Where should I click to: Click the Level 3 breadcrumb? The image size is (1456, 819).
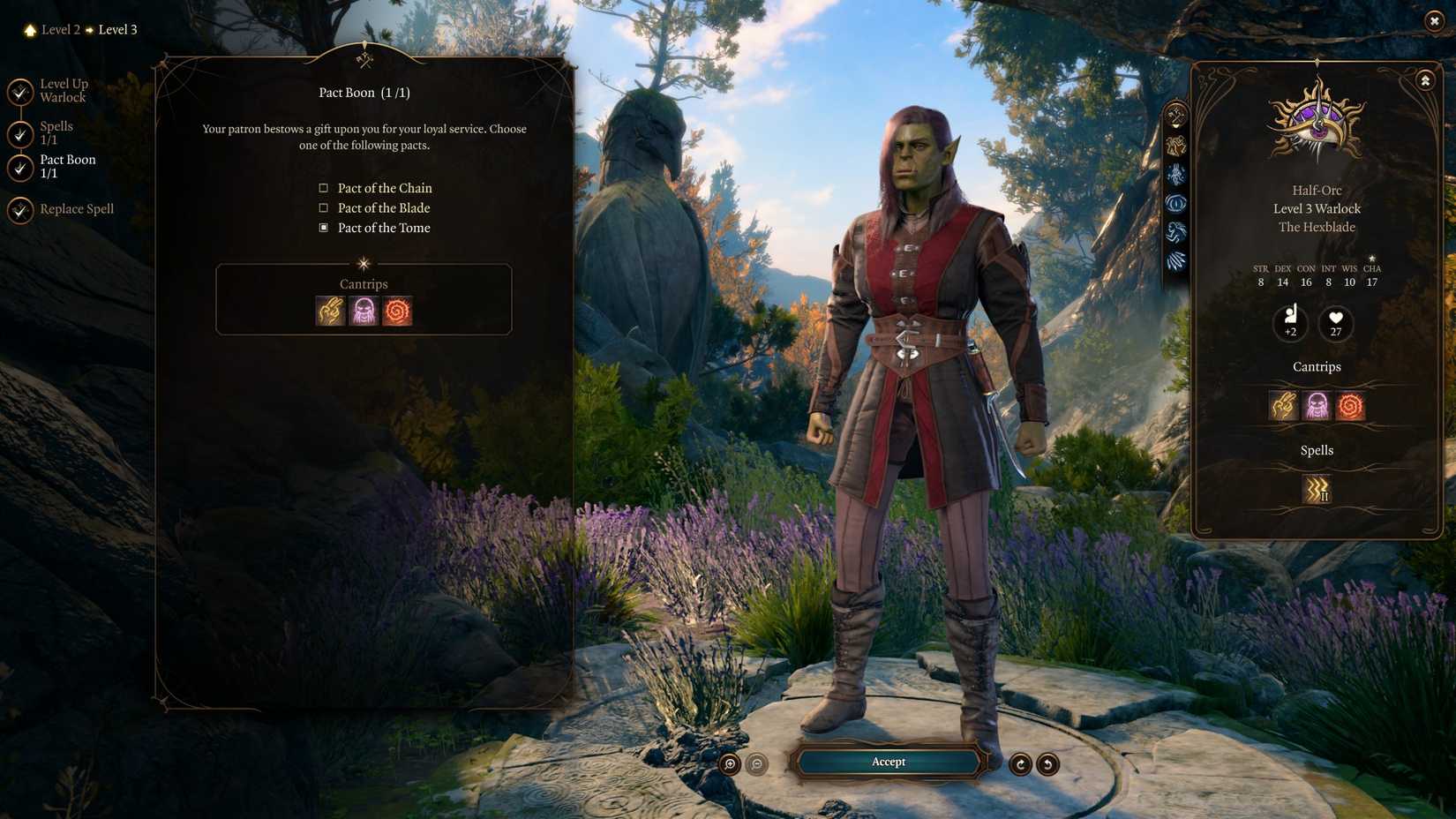tap(117, 29)
